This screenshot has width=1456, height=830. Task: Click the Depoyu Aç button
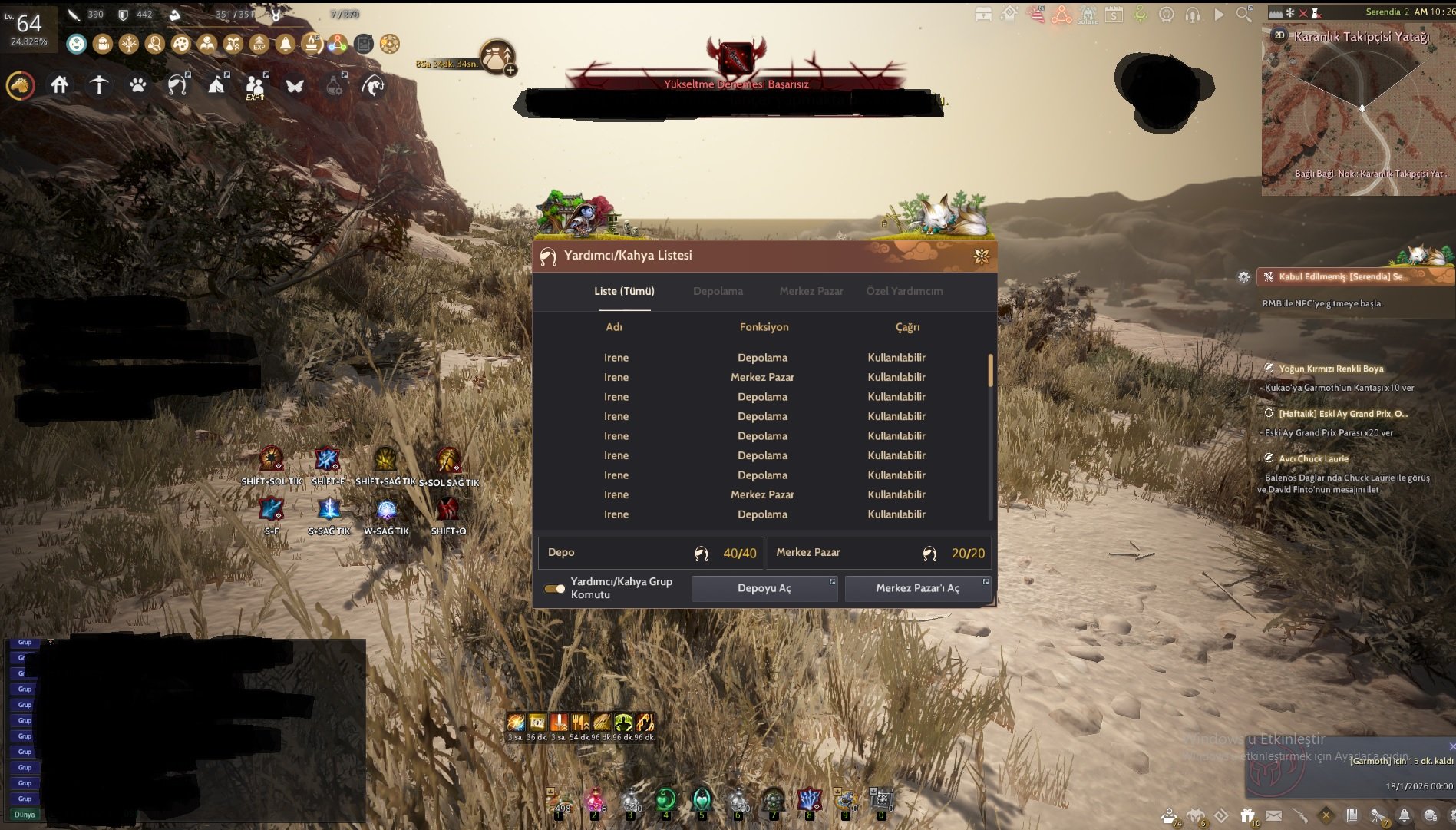764,588
